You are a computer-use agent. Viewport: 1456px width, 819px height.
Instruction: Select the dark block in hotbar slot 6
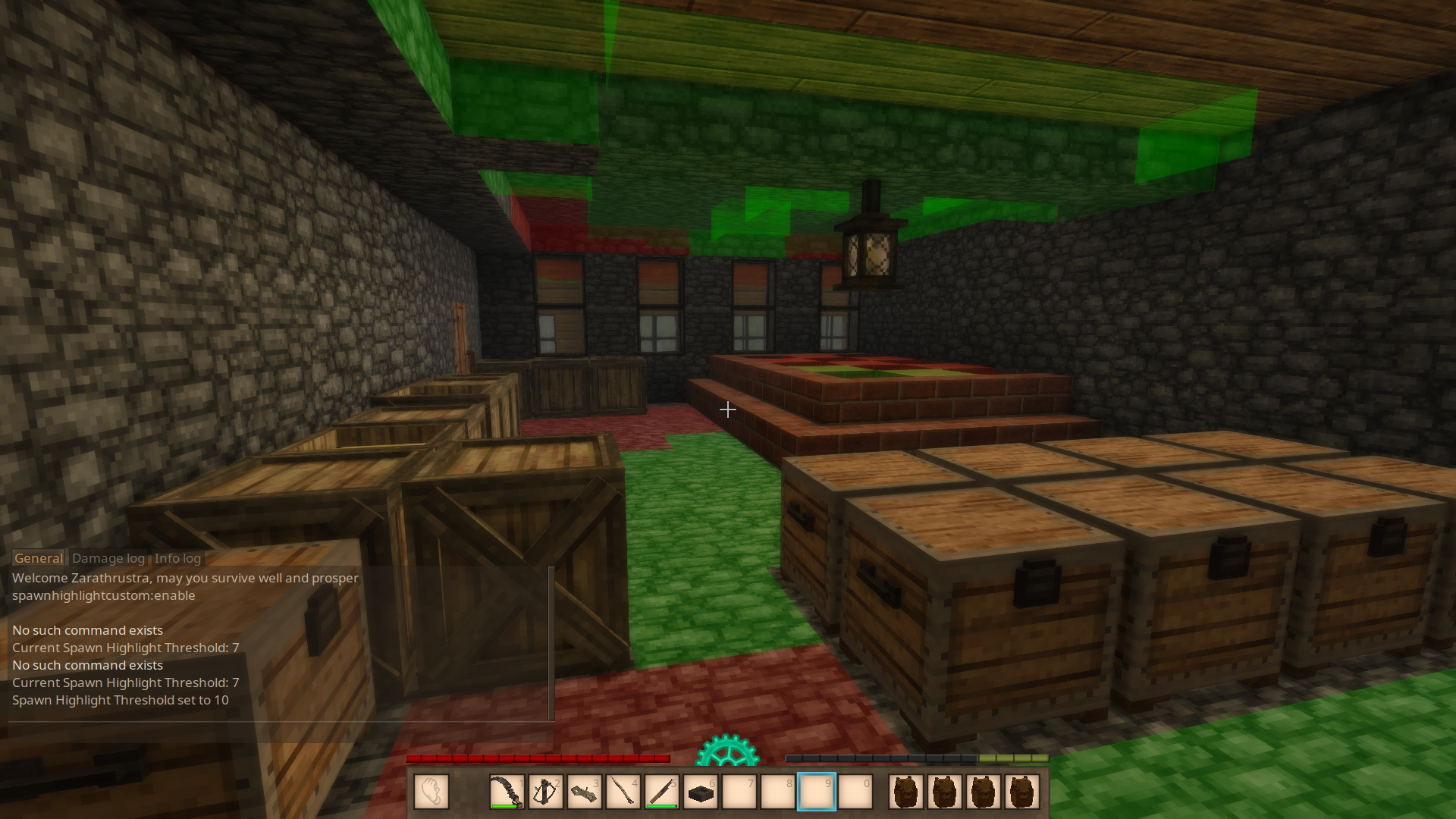(x=700, y=792)
